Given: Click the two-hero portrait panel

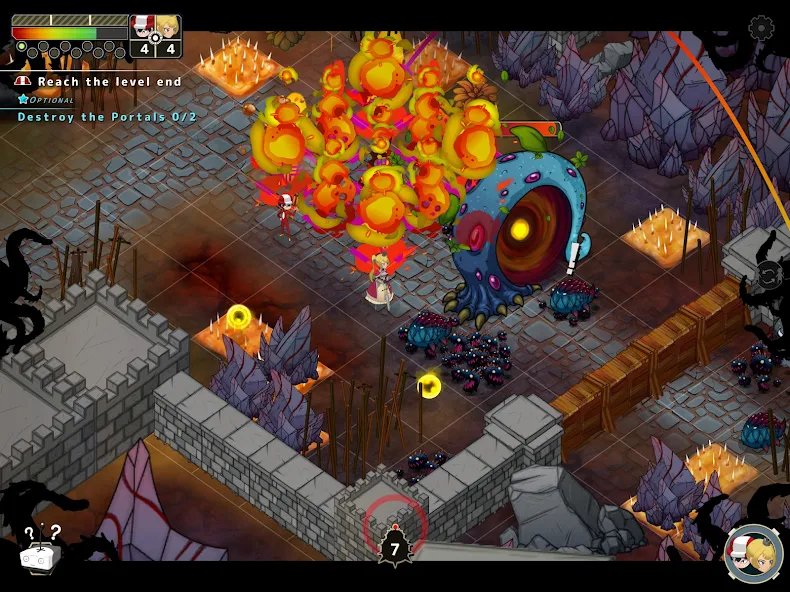Looking at the screenshot, I should (156, 36).
